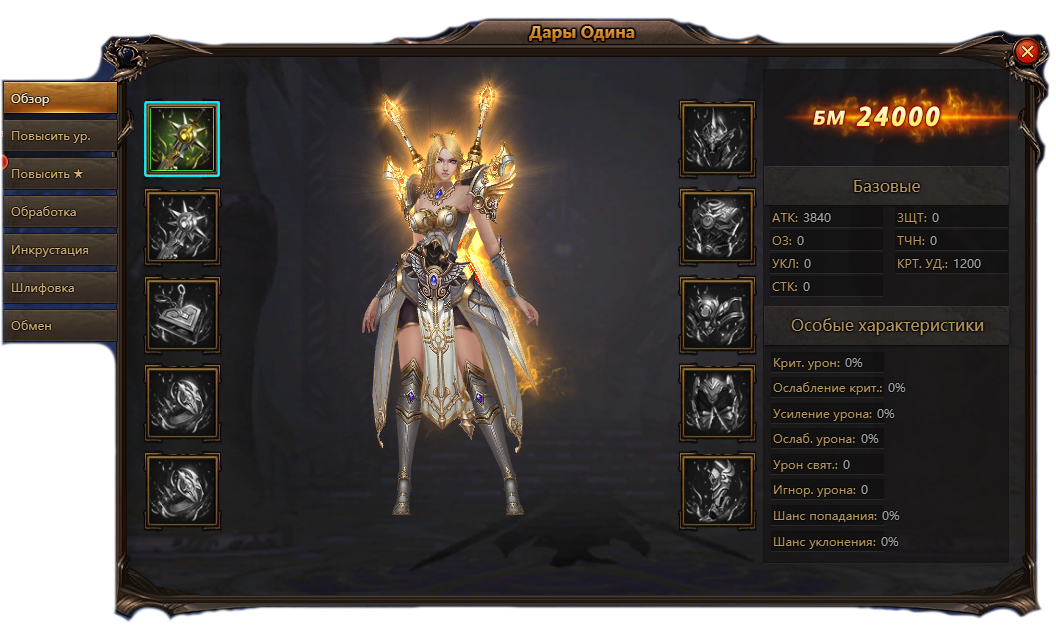Open the Инкрустация tab
Screen dimensions: 1056x625
[59, 250]
